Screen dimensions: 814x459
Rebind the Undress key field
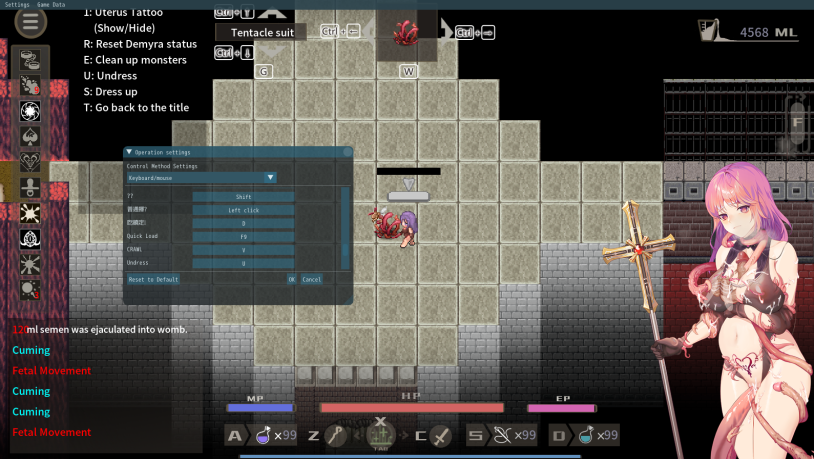pyautogui.click(x=243, y=263)
